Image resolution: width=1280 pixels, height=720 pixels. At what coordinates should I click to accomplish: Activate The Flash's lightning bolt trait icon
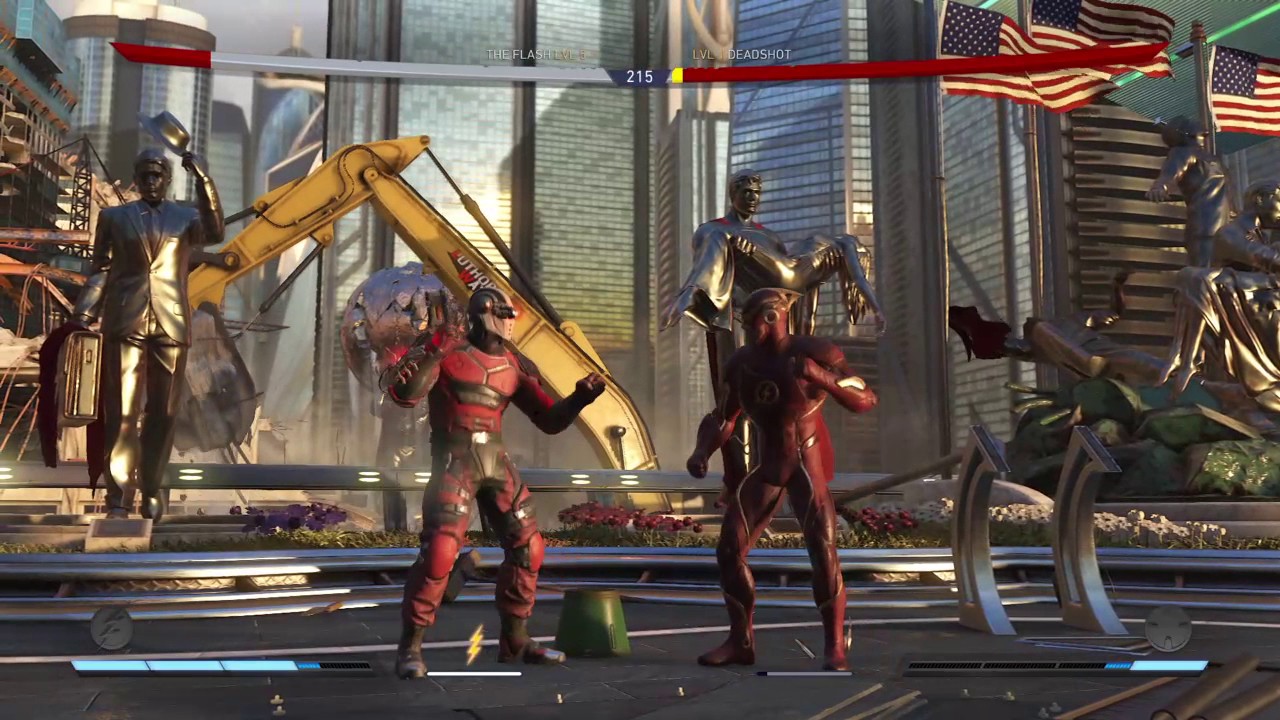pyautogui.click(x=111, y=628)
